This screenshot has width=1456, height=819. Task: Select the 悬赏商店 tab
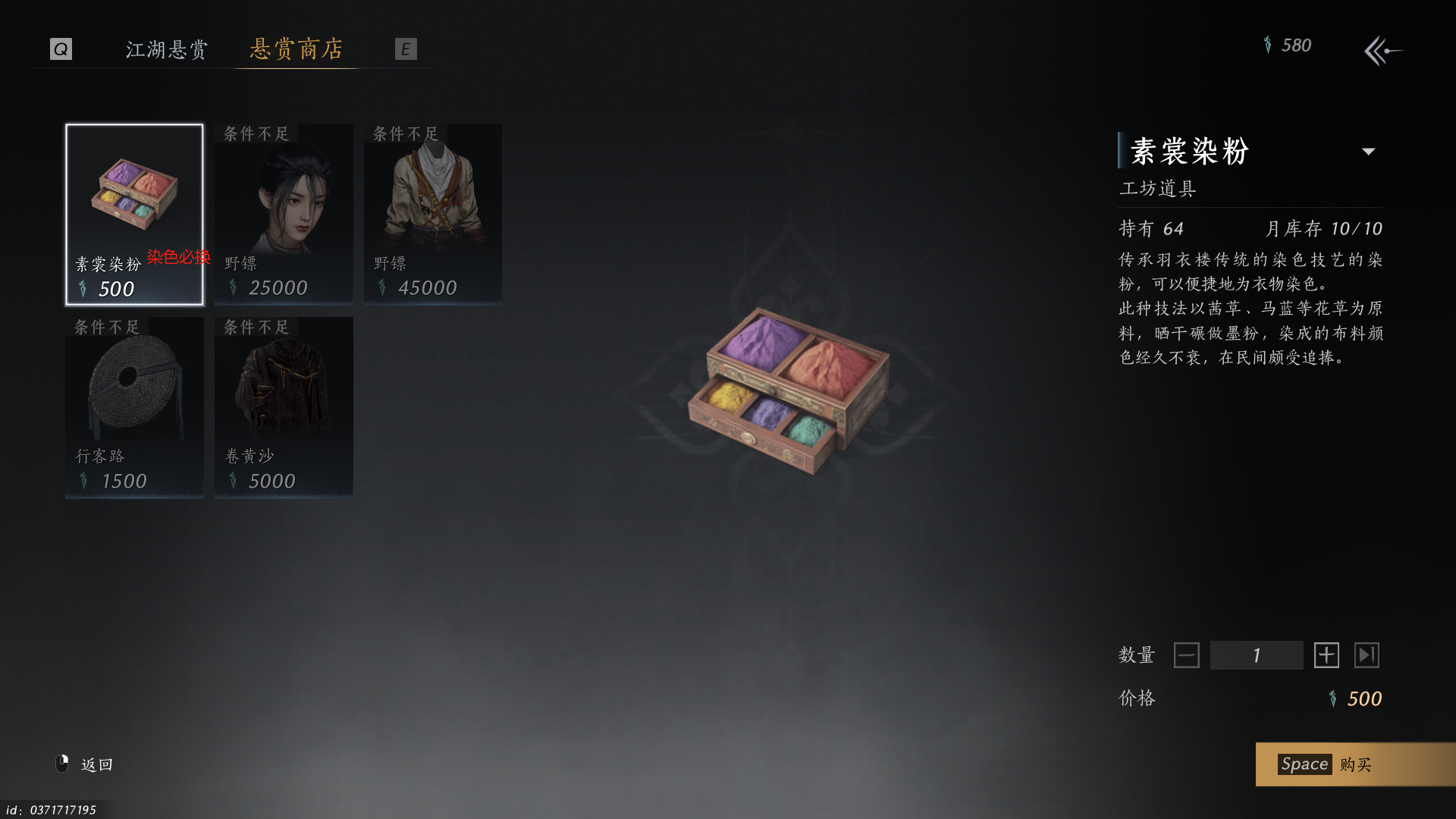[297, 49]
